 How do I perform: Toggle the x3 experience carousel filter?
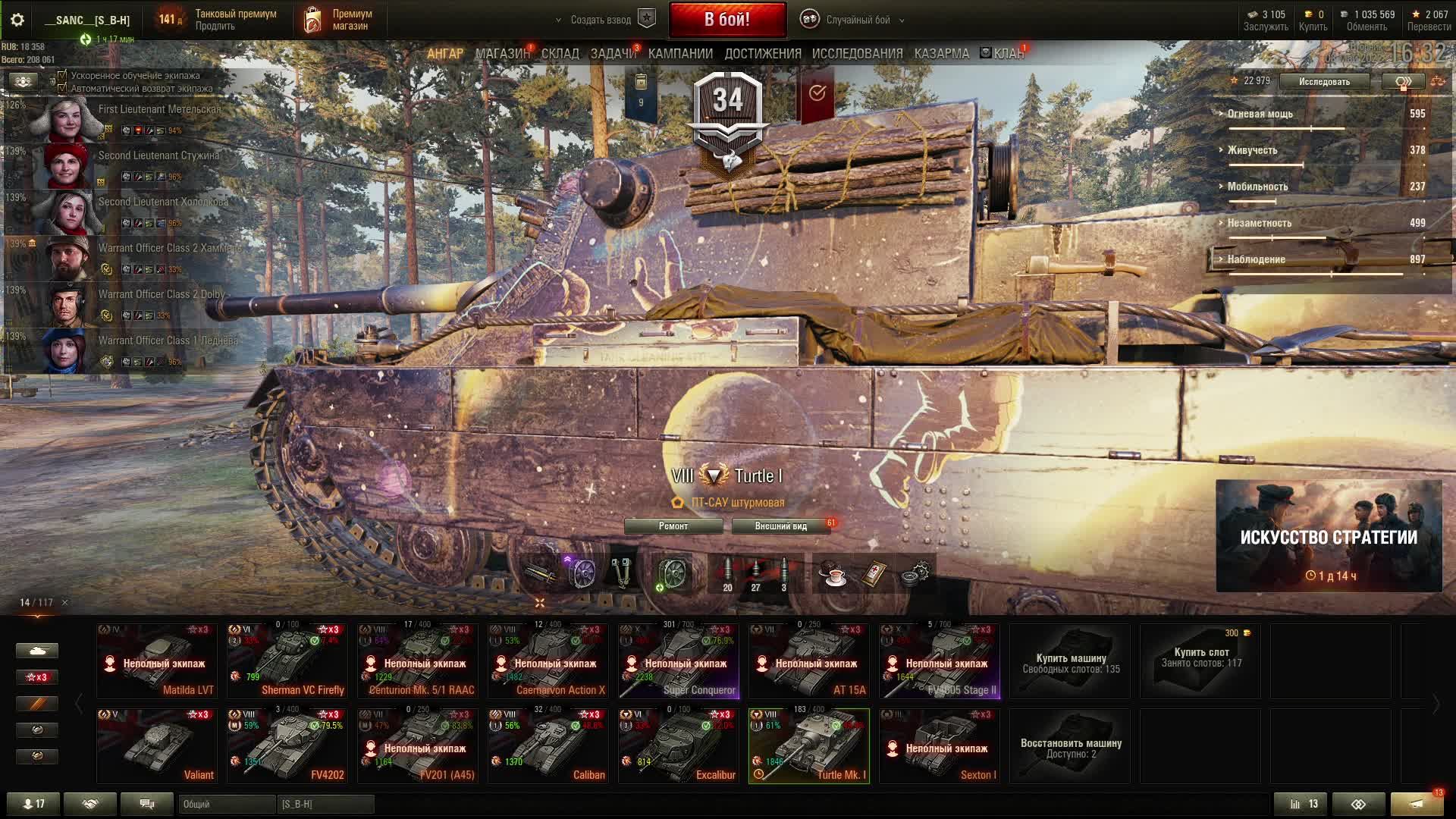(x=36, y=676)
